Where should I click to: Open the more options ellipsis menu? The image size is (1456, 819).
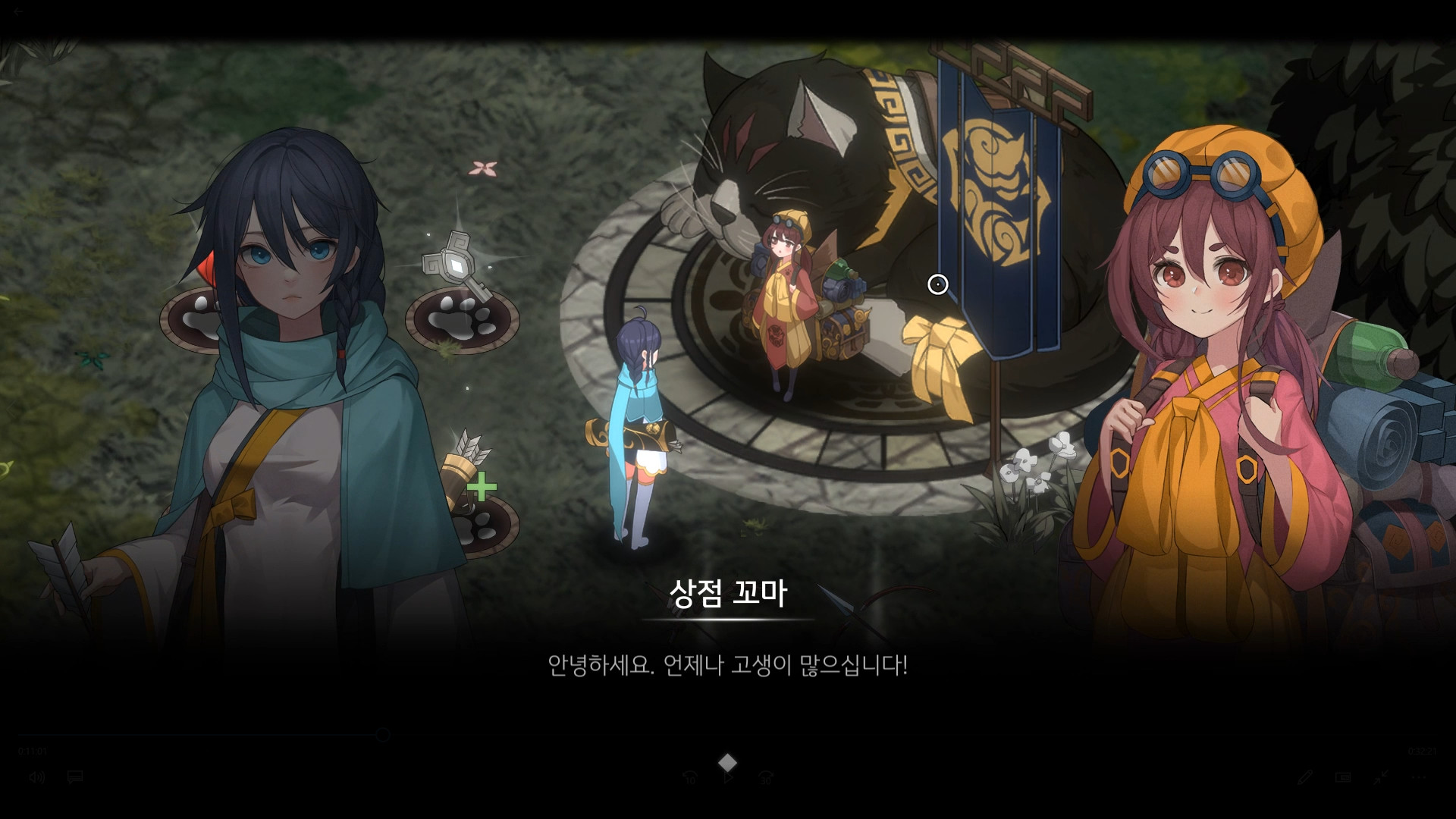(x=1419, y=777)
